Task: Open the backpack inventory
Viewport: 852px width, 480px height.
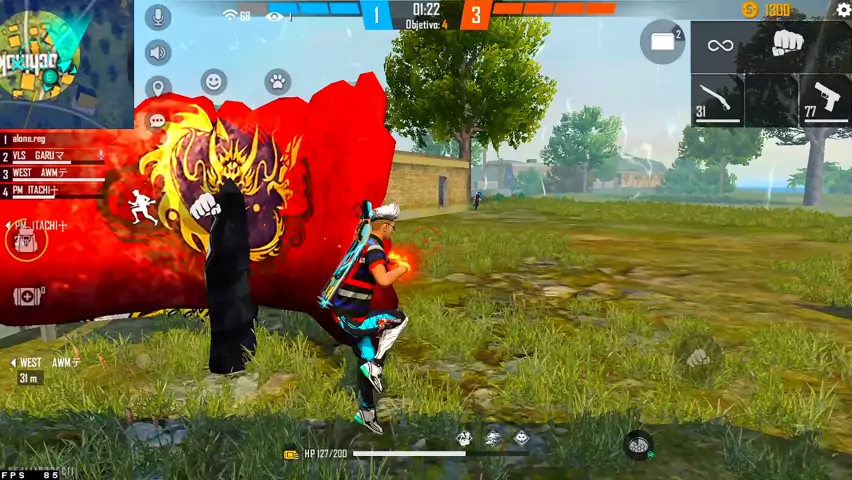Action: [25, 240]
